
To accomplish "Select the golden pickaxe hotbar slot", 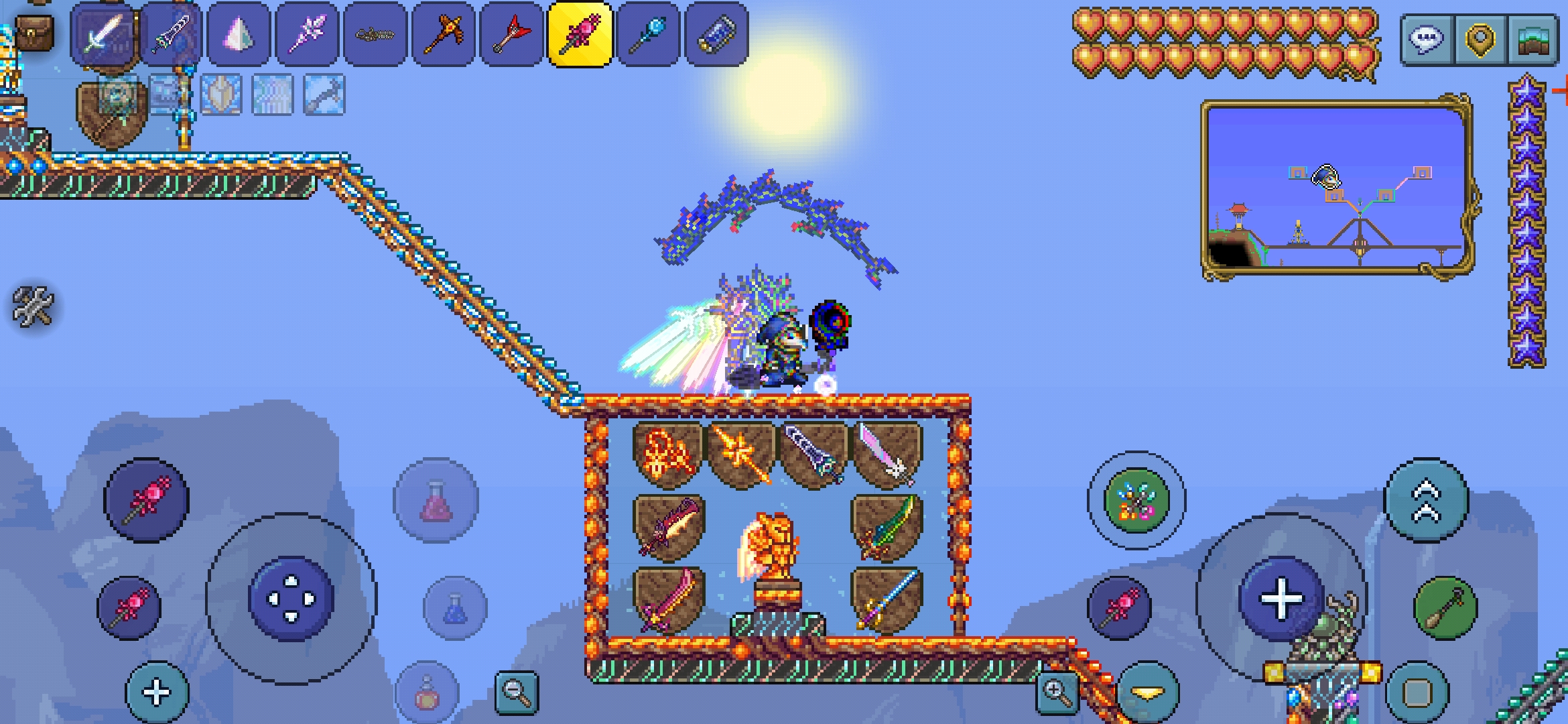I will point(443,34).
